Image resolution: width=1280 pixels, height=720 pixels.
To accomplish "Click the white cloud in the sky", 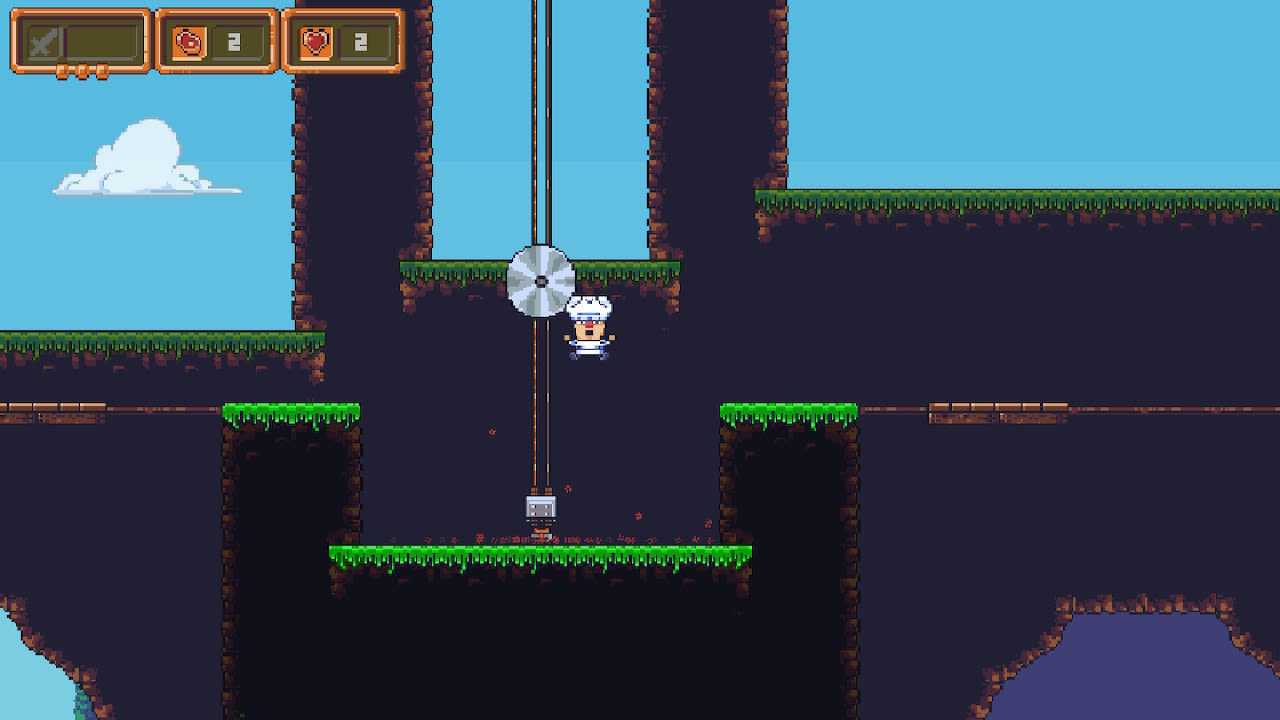I will [x=140, y=155].
